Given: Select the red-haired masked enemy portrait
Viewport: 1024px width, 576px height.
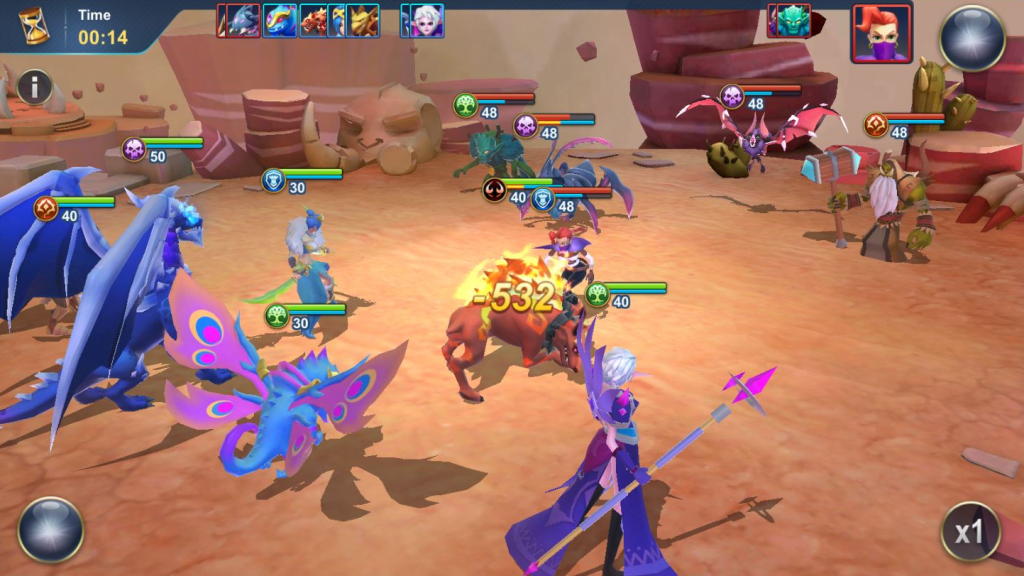Looking at the screenshot, I should tap(881, 33).
